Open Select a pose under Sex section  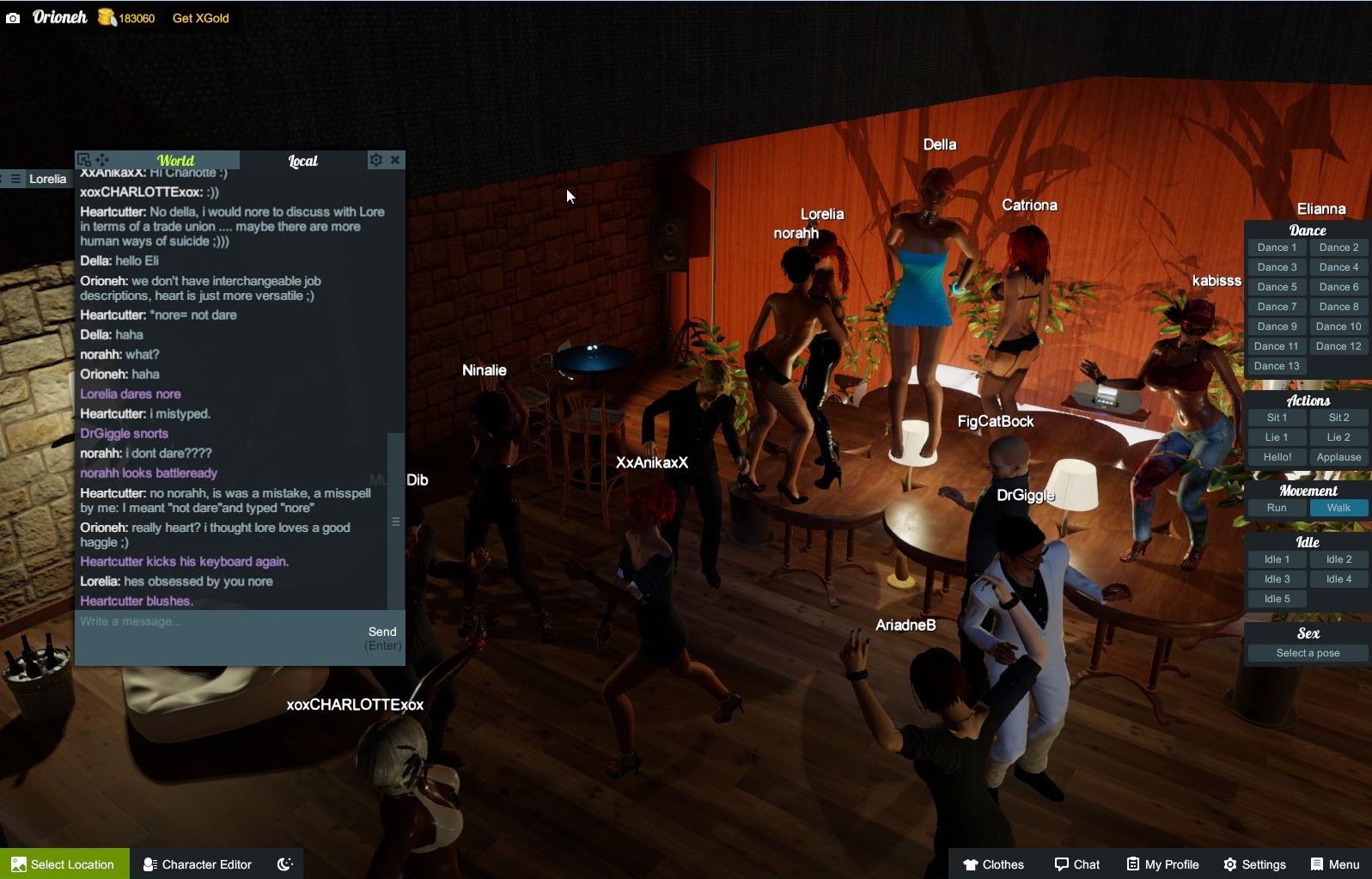[1306, 652]
